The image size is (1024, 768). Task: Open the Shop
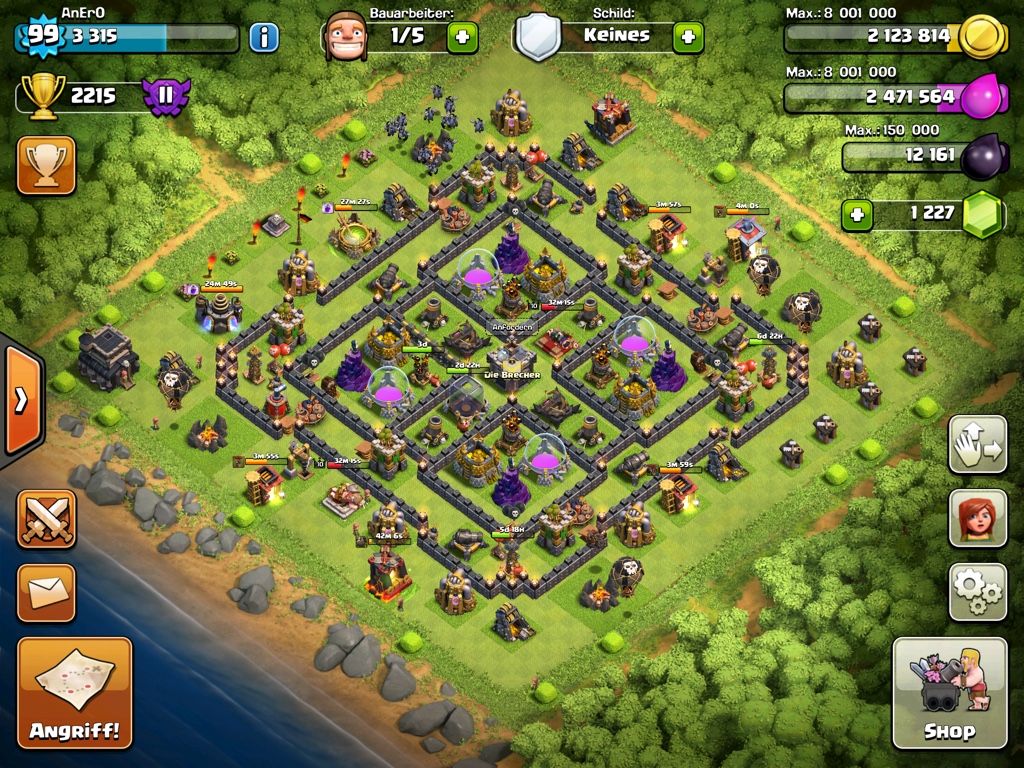(x=949, y=692)
